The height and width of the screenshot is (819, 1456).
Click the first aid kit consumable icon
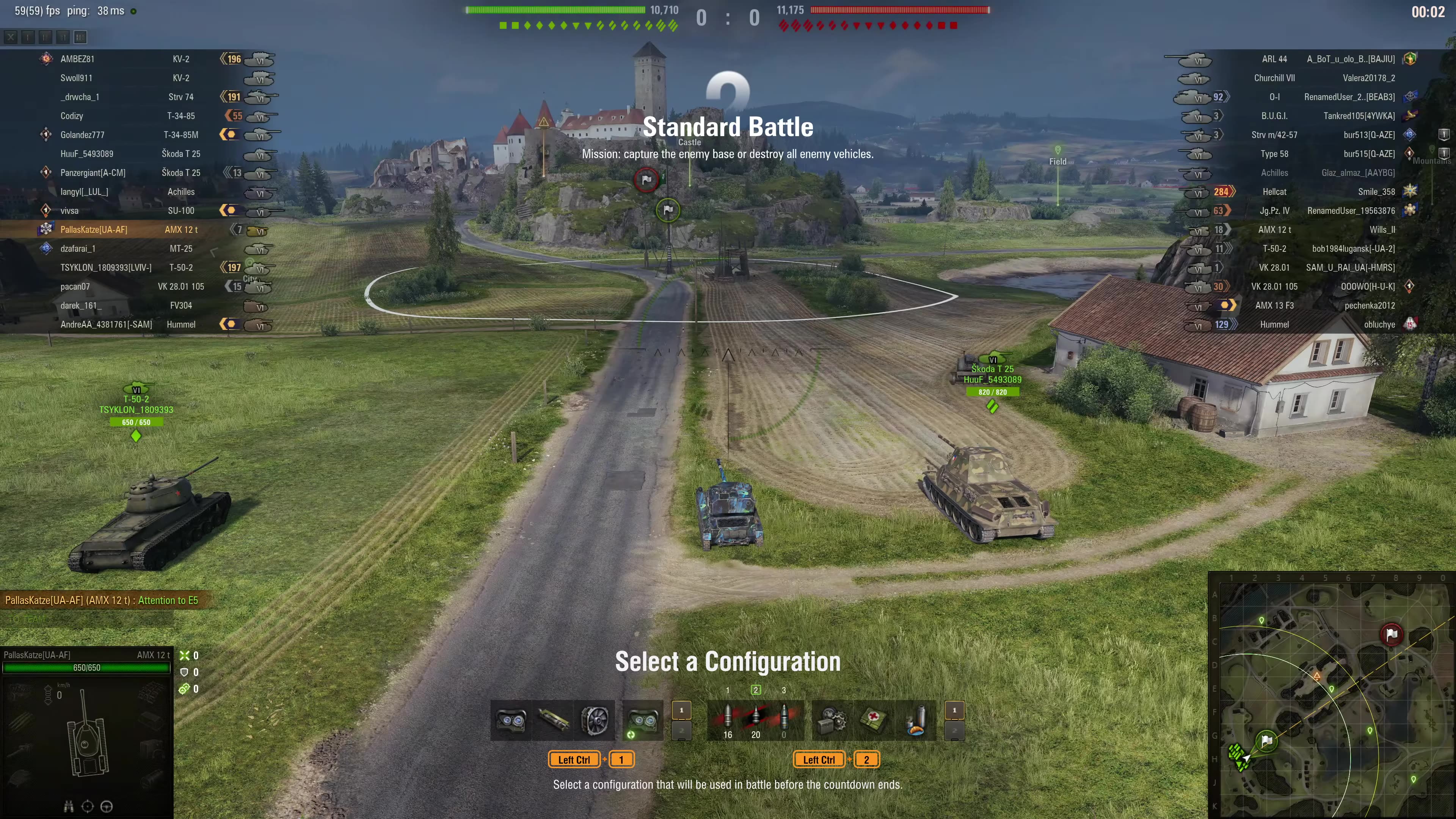tap(873, 721)
